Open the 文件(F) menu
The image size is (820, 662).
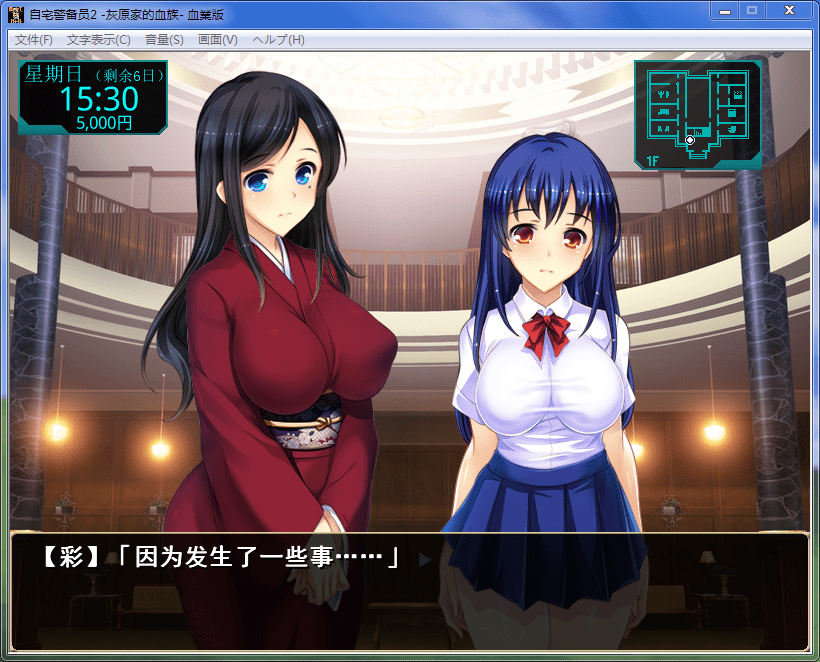pyautogui.click(x=34, y=40)
